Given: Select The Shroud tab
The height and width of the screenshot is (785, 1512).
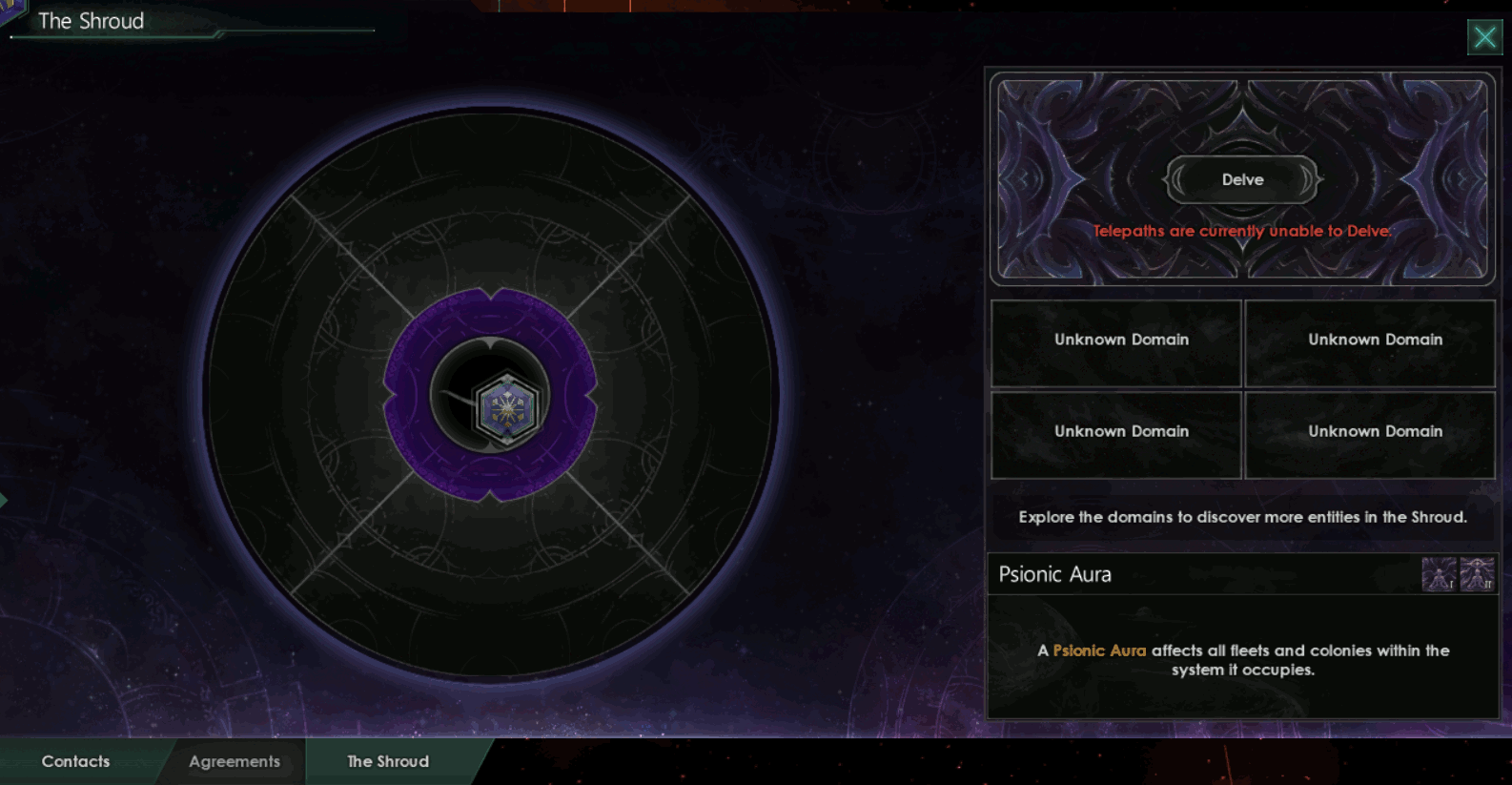Looking at the screenshot, I should (386, 761).
